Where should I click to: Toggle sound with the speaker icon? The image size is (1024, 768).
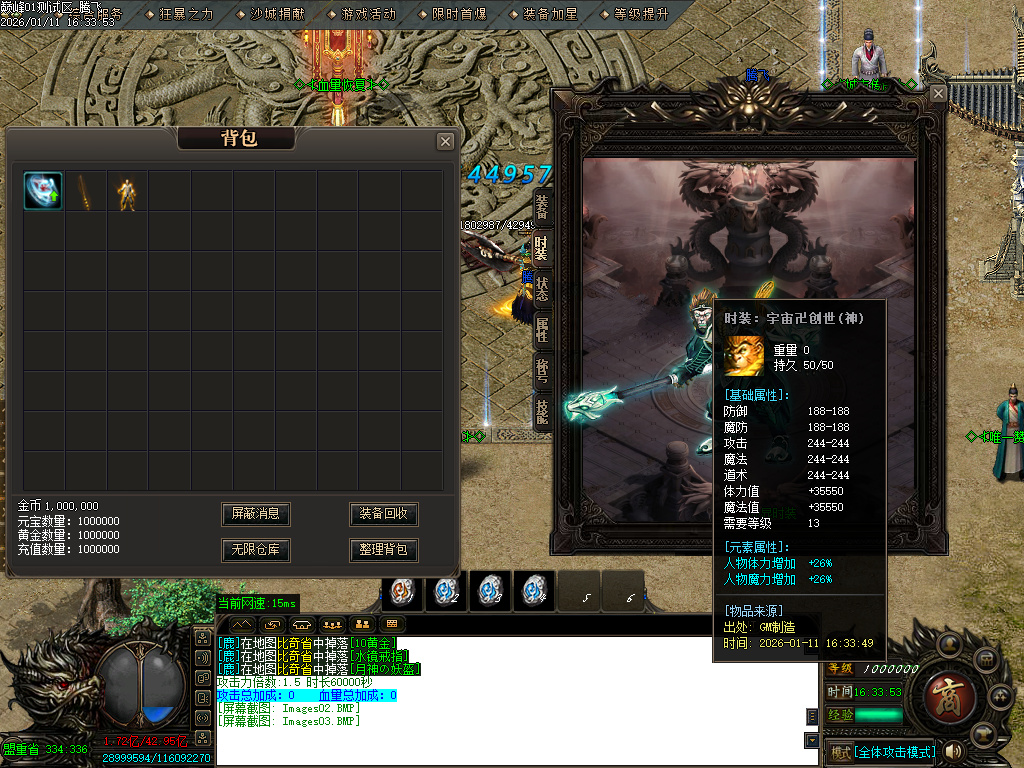(954, 751)
